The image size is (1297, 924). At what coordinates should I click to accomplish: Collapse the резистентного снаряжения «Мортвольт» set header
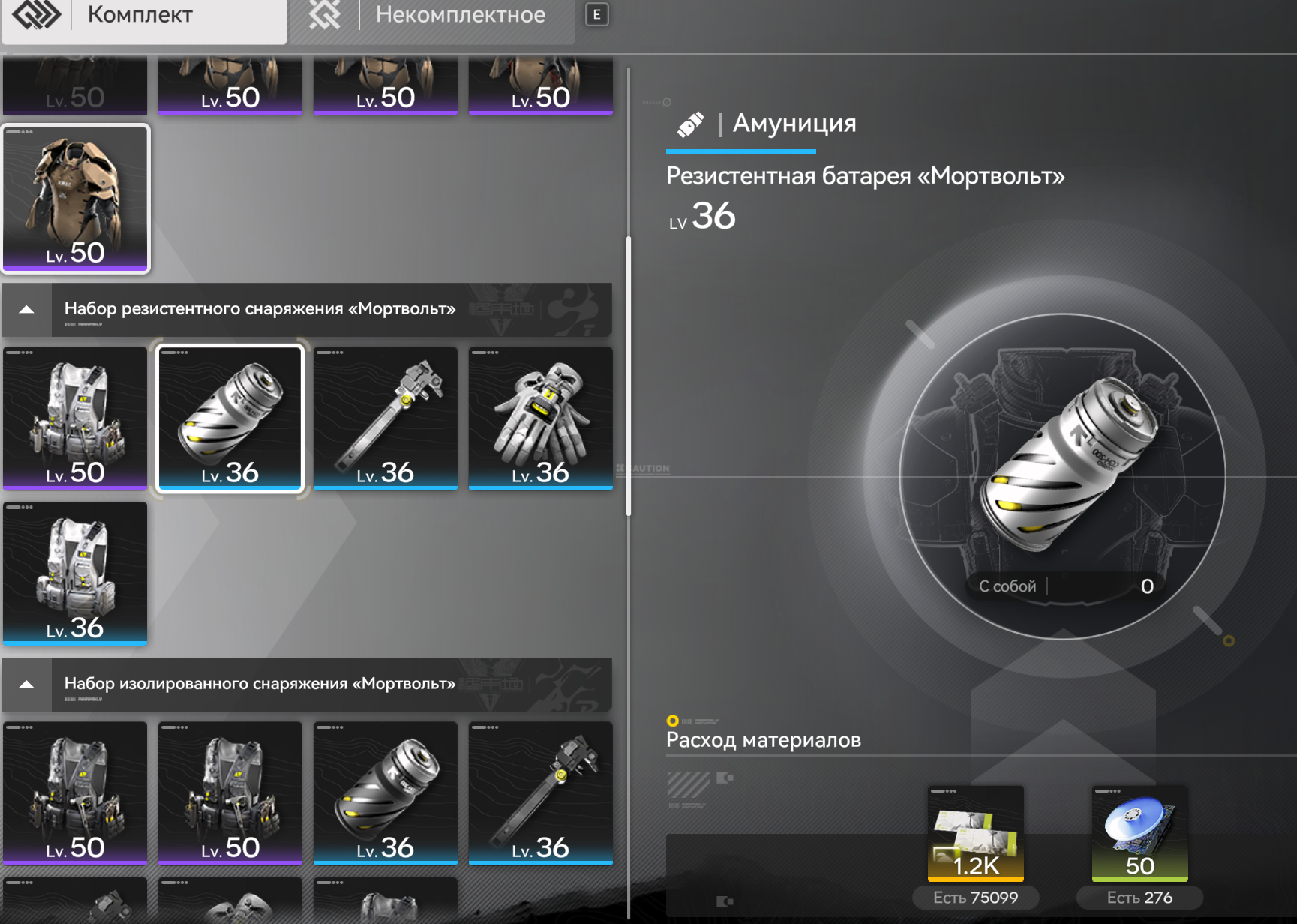27,310
